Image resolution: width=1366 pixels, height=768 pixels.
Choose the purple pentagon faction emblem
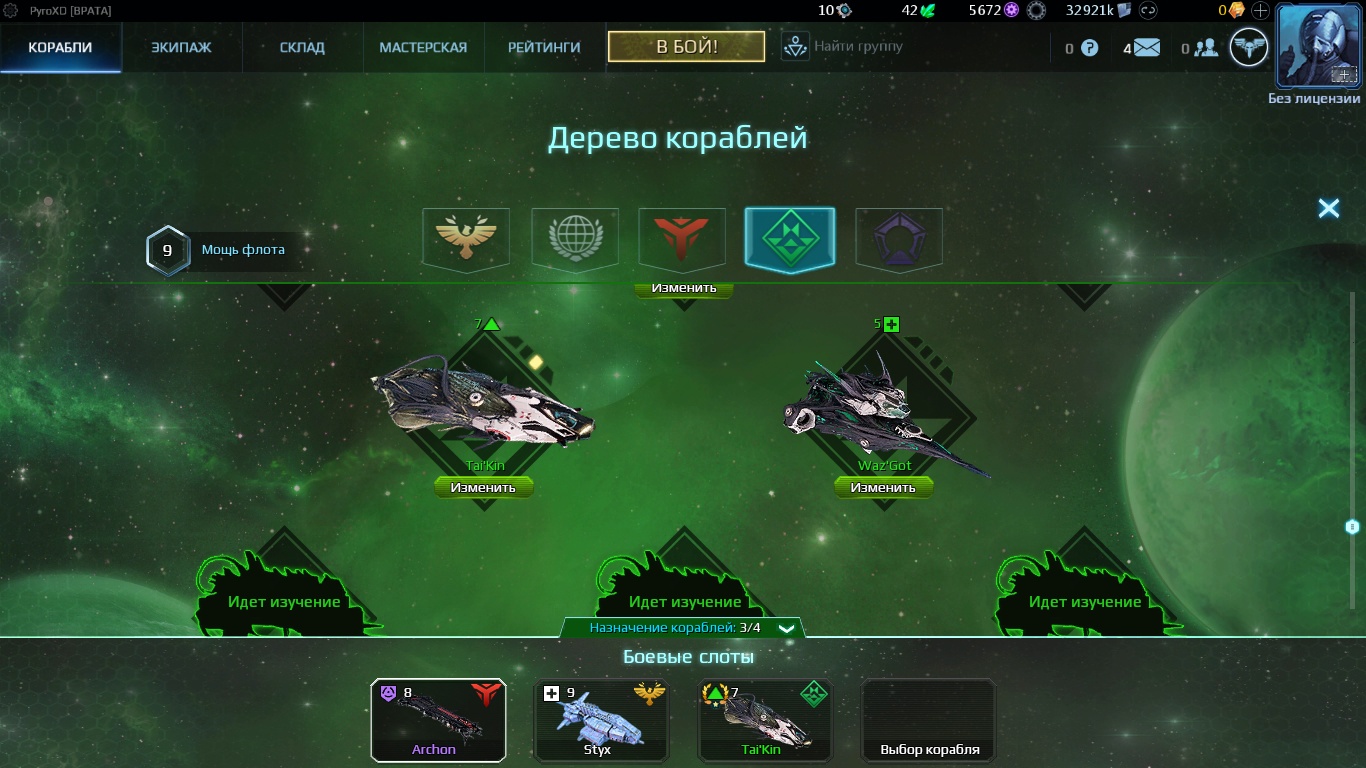point(898,238)
